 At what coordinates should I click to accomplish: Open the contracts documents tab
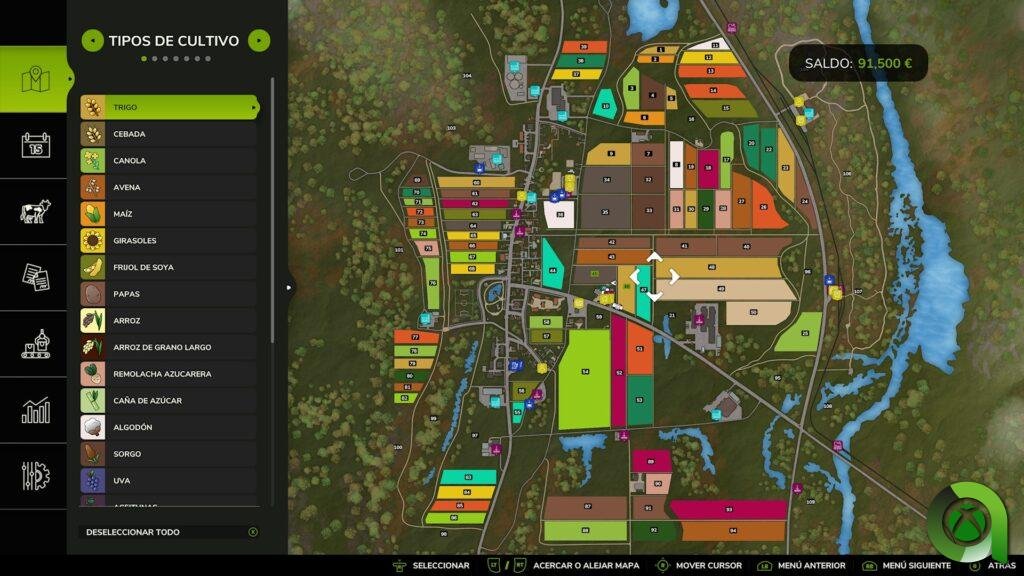[x=35, y=277]
